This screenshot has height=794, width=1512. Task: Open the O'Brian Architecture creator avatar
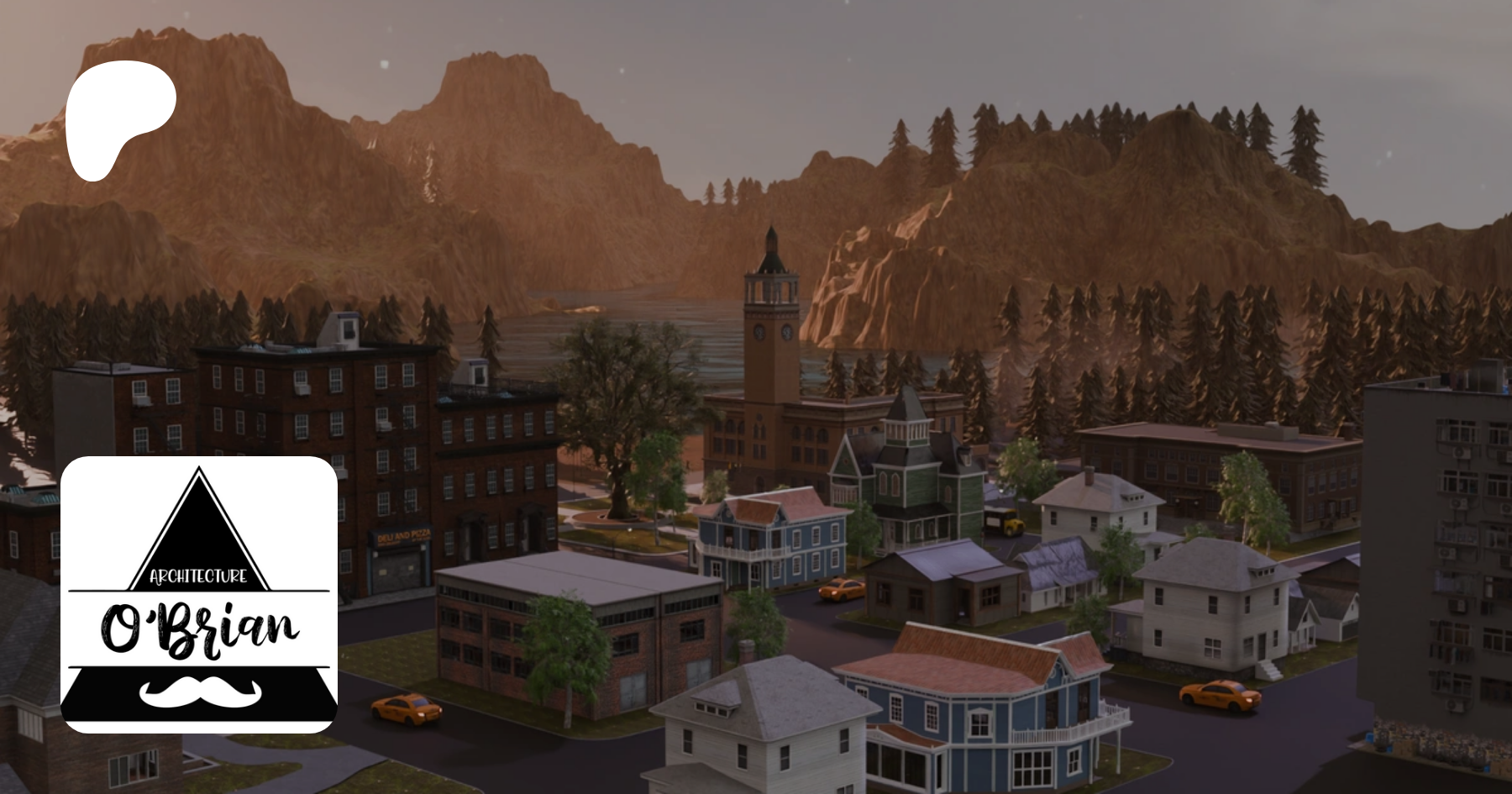tap(199, 594)
